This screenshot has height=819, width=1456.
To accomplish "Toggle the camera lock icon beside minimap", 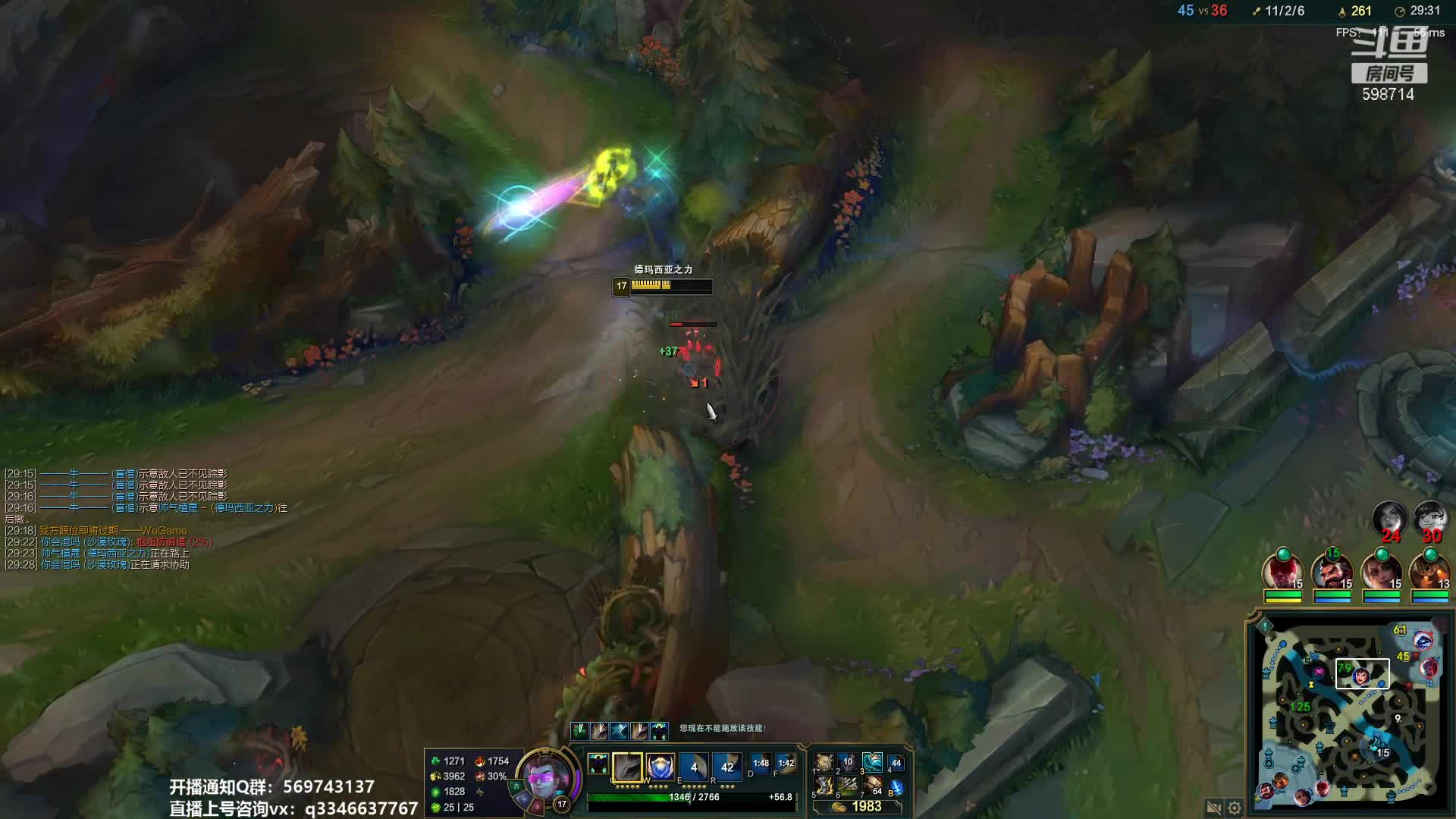I will (1213, 808).
